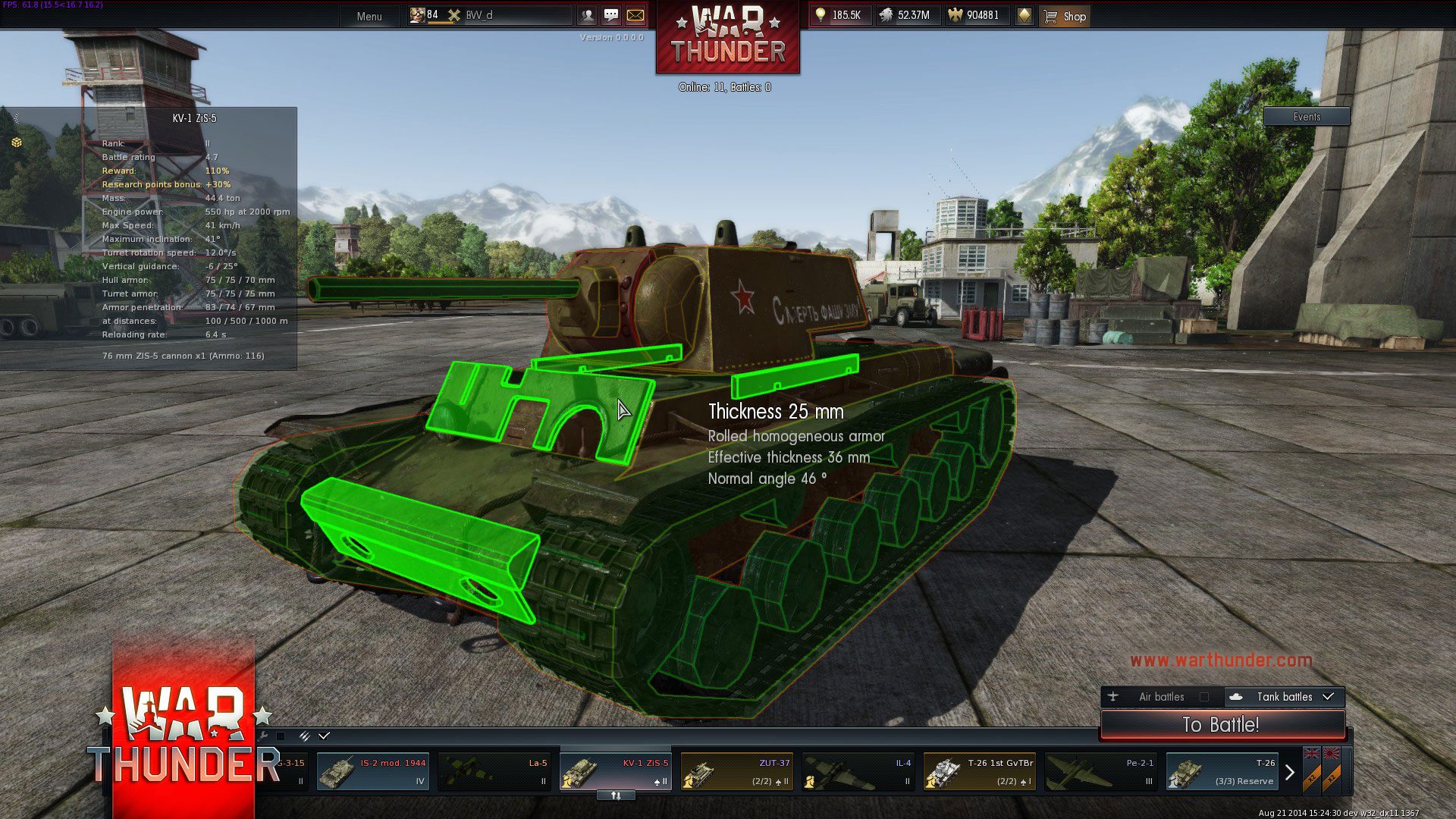Image resolution: width=1456 pixels, height=819 pixels.
Task: Open the Shop
Action: (x=1065, y=16)
